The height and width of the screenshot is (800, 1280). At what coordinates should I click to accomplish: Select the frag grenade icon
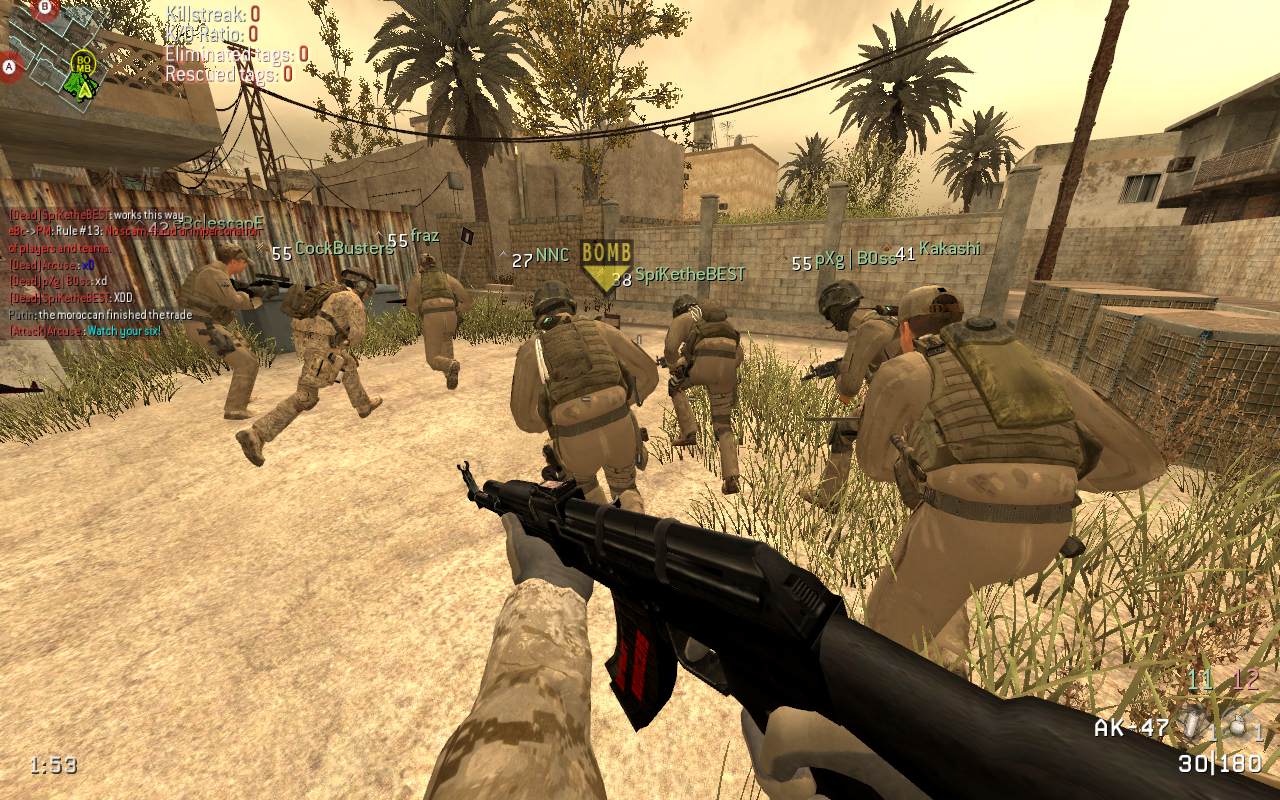click(x=1238, y=728)
